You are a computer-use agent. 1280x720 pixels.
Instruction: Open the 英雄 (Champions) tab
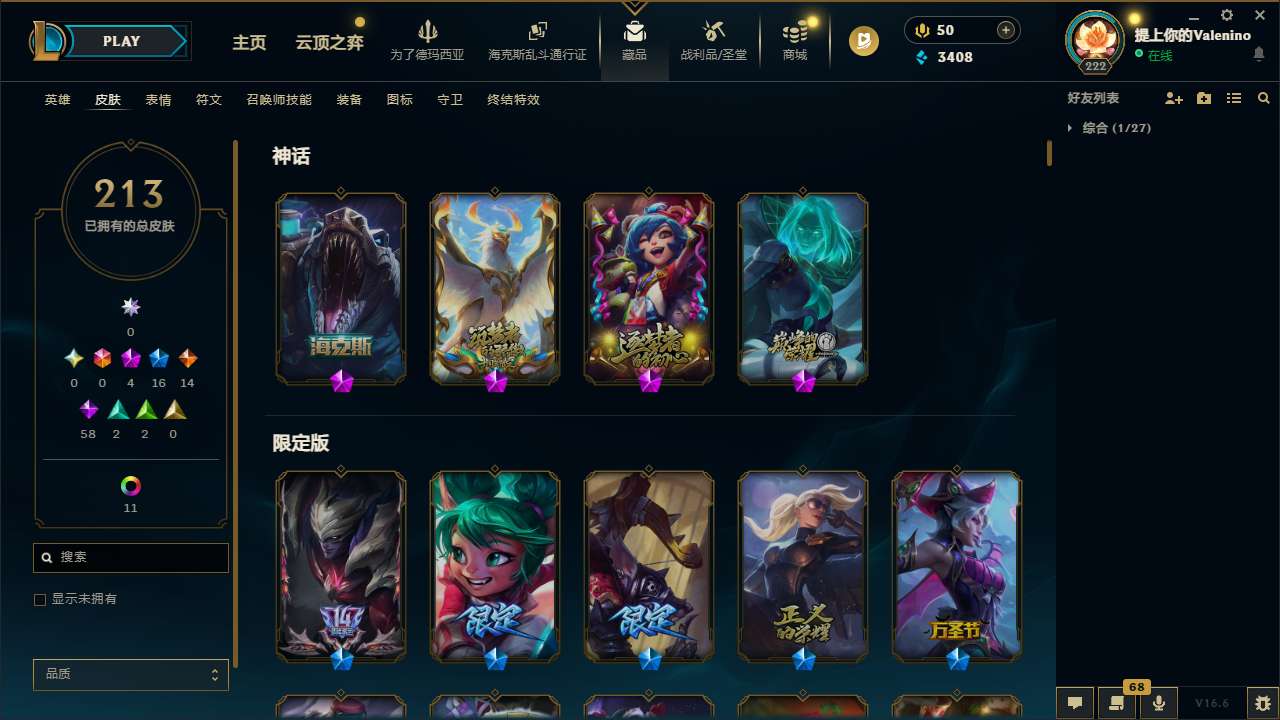(x=57, y=100)
